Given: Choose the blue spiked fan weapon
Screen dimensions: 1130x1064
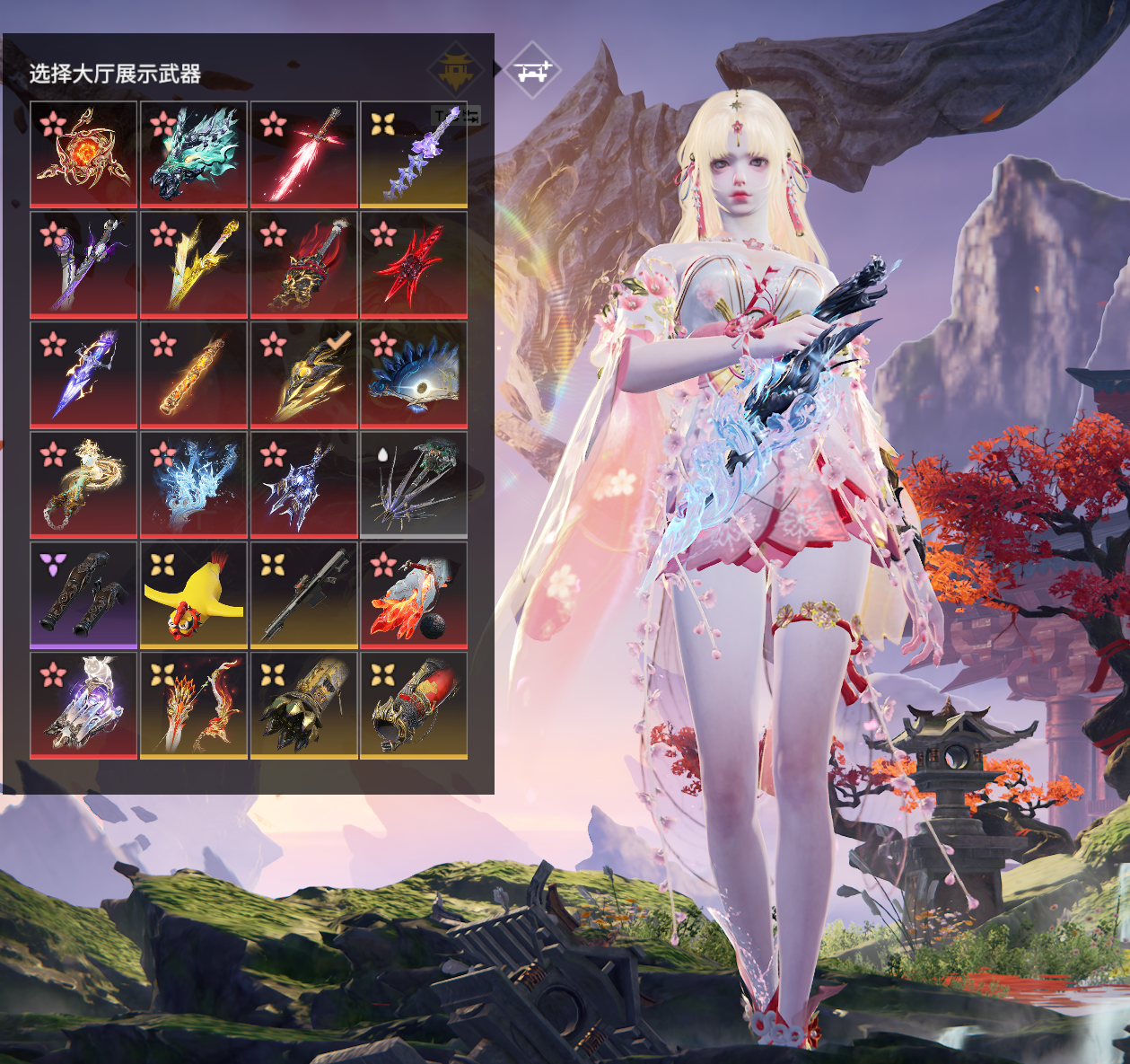Looking at the screenshot, I should pyautogui.click(x=414, y=374).
